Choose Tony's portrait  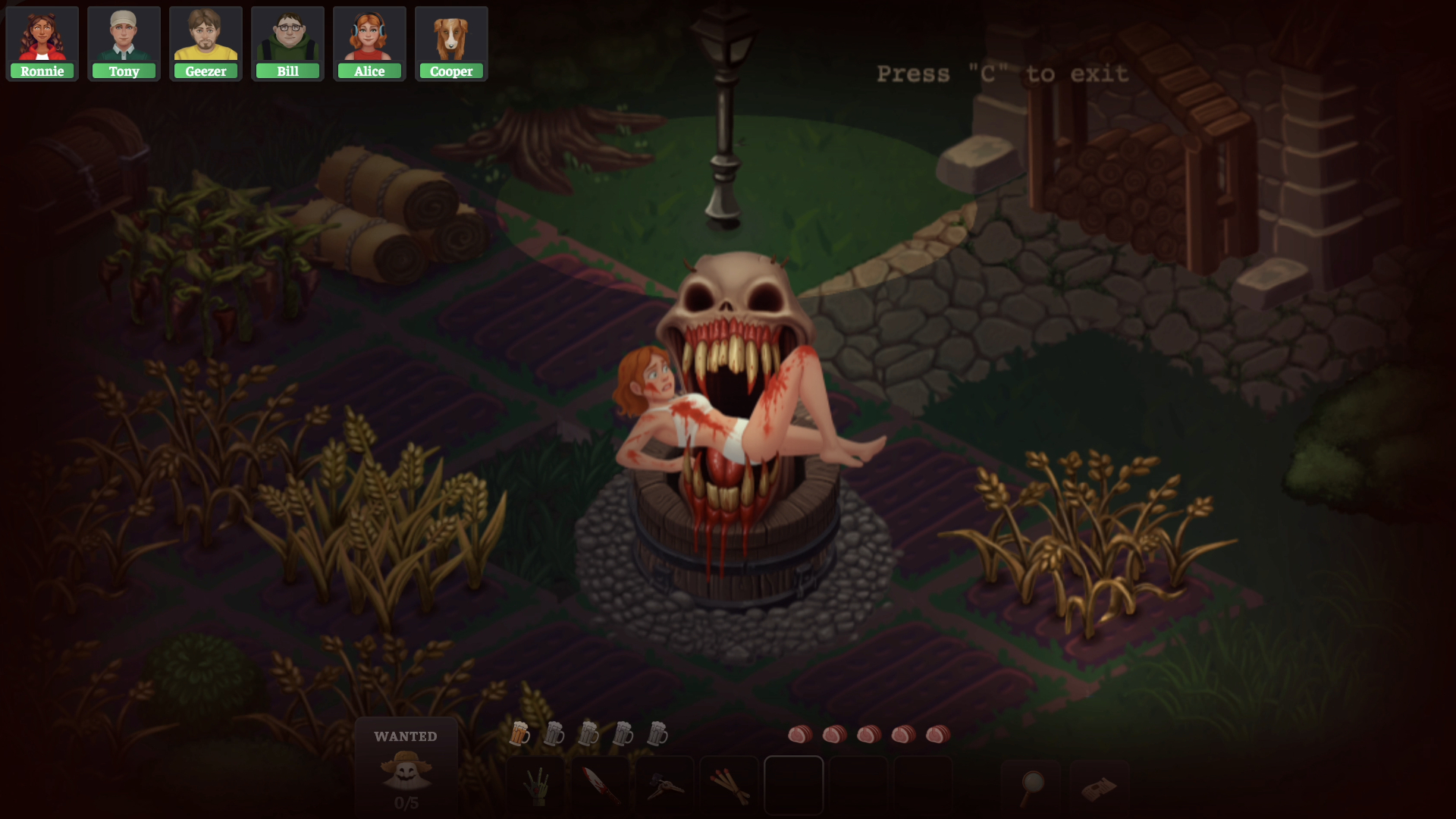pyautogui.click(x=124, y=43)
